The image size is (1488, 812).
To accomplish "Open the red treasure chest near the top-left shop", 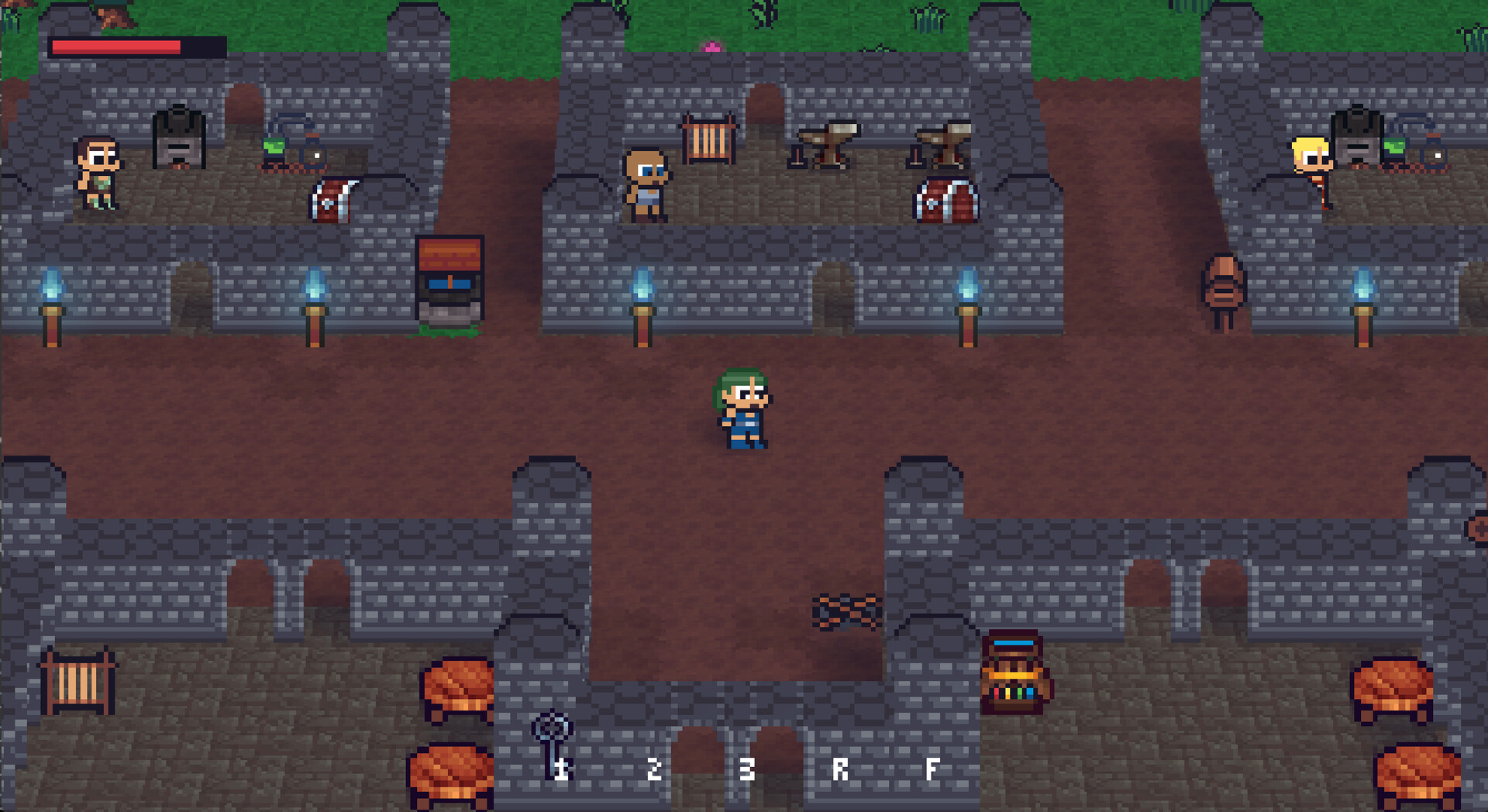I will 331,201.
